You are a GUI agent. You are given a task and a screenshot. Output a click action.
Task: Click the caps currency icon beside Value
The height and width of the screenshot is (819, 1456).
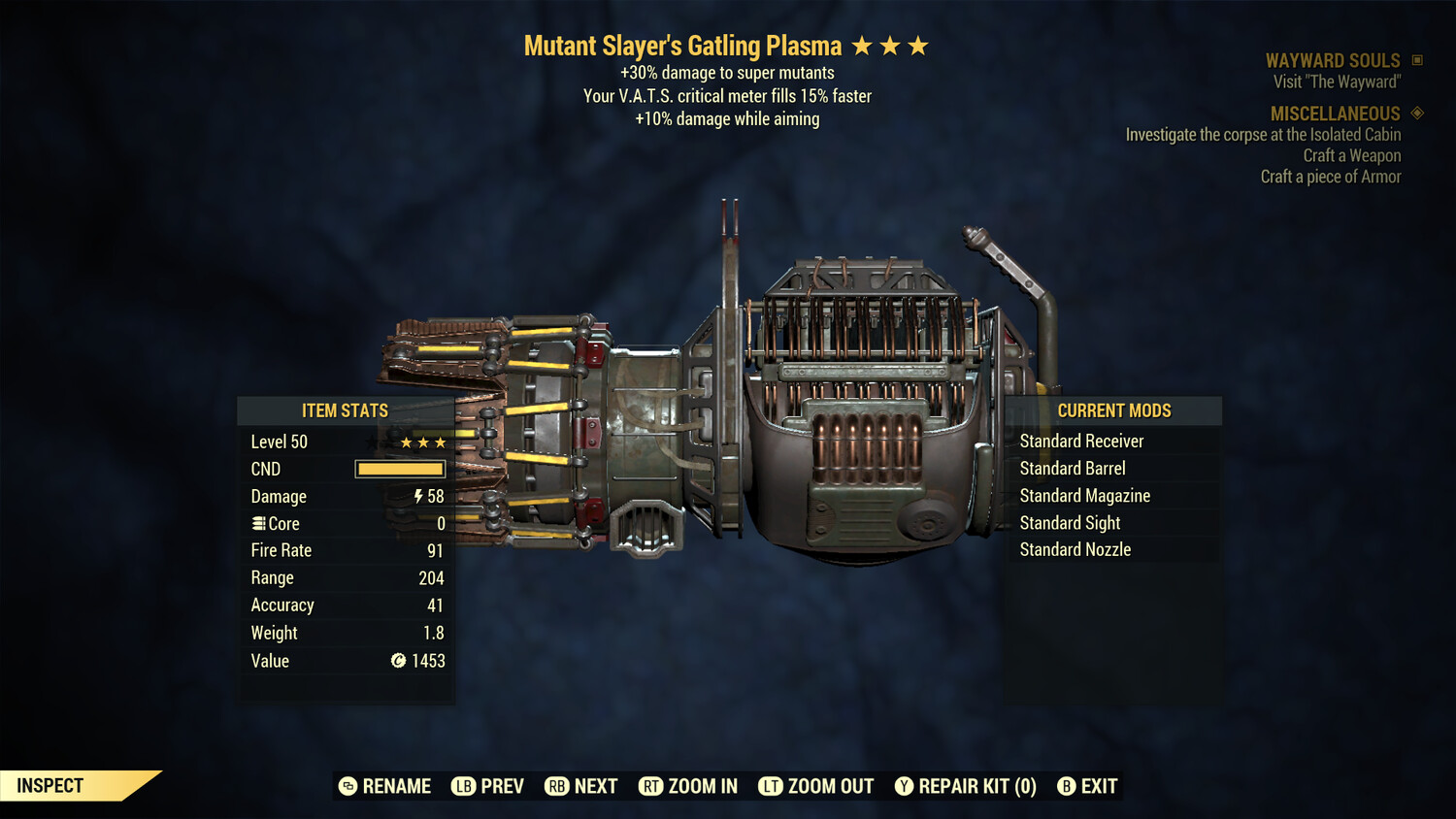[x=397, y=661]
